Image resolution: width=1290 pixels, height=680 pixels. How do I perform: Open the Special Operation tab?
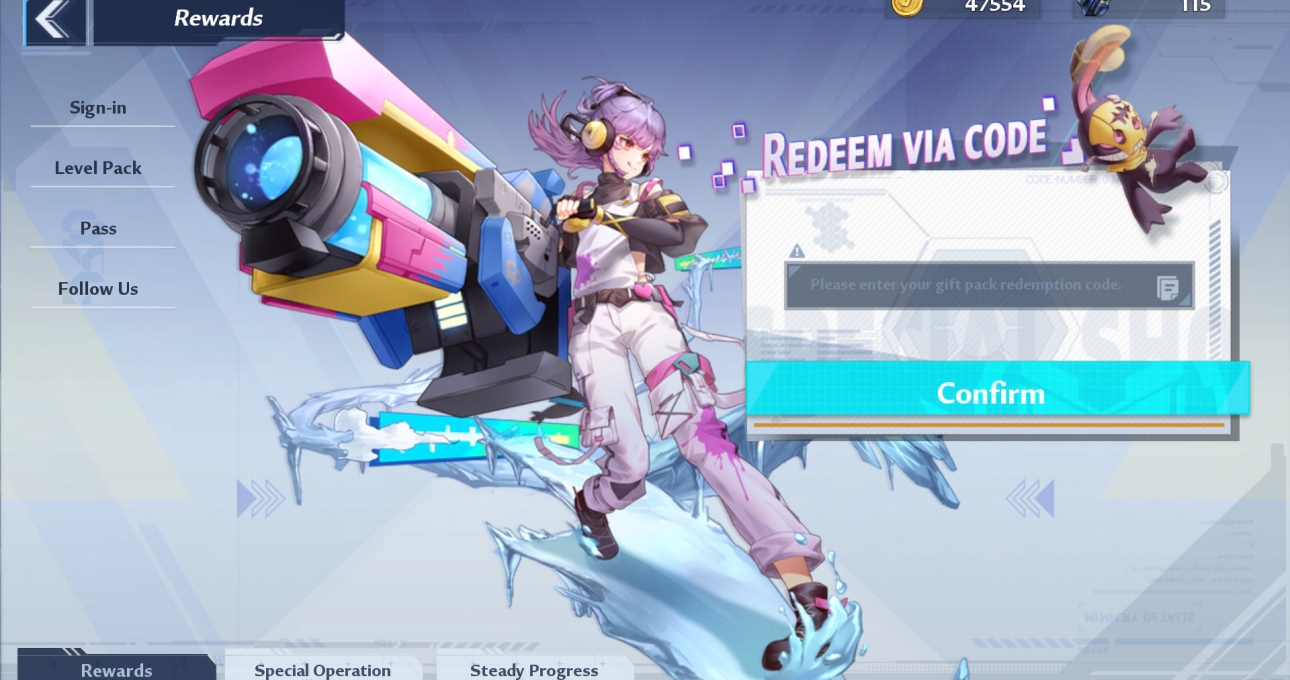[322, 669]
